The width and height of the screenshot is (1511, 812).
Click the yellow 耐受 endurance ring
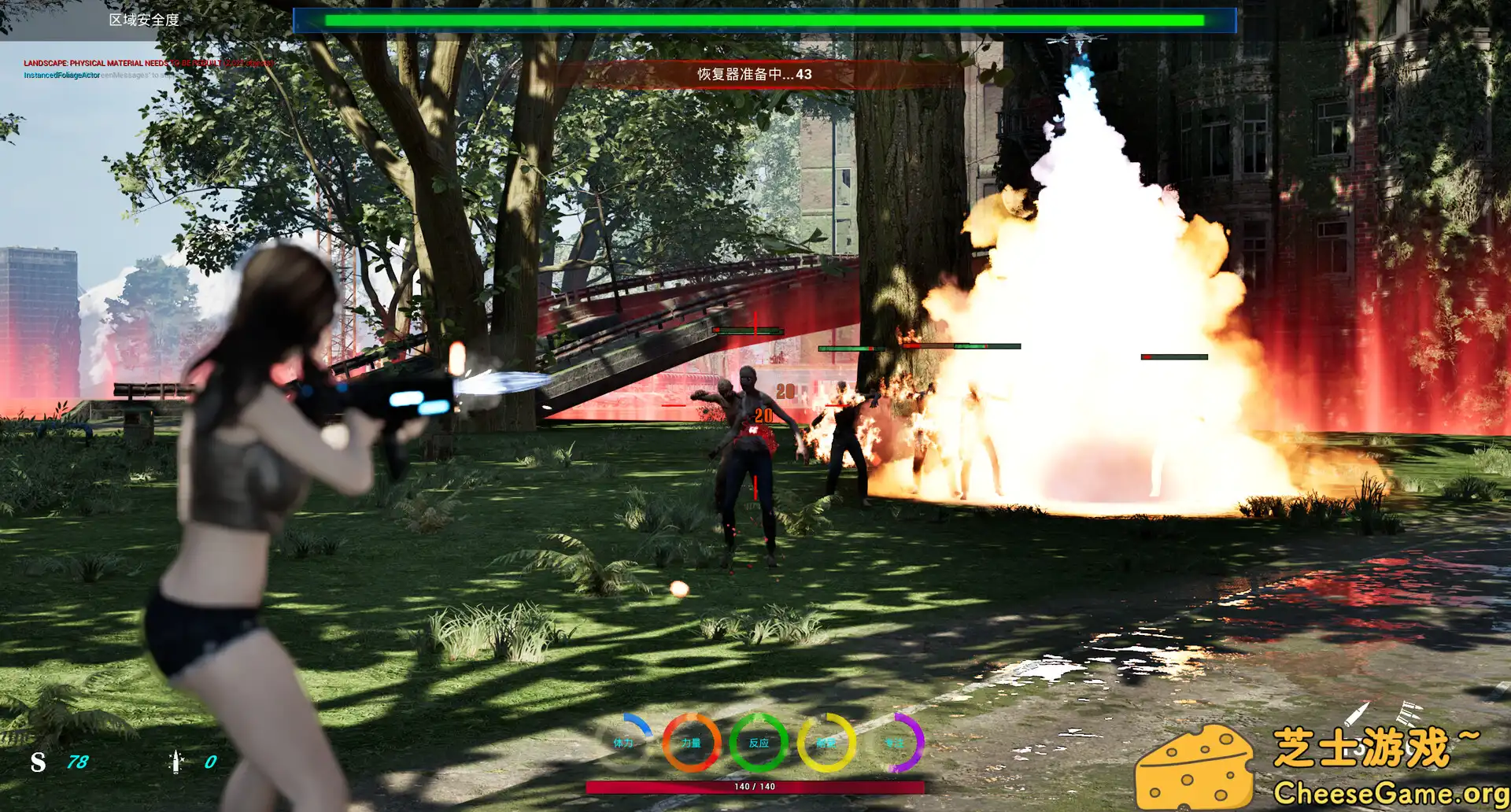[x=823, y=742]
